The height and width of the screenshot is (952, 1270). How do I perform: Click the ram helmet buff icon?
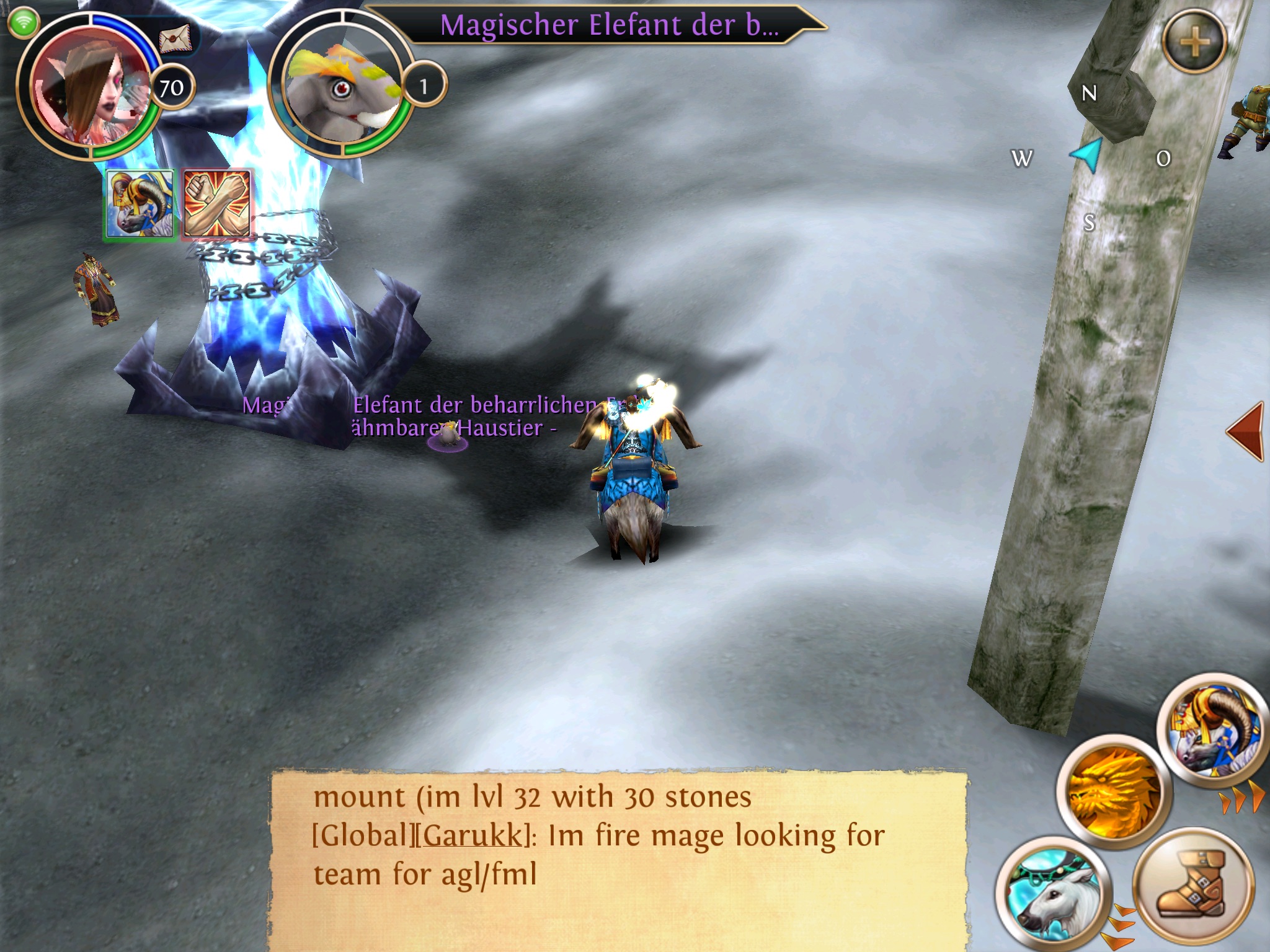(x=140, y=205)
